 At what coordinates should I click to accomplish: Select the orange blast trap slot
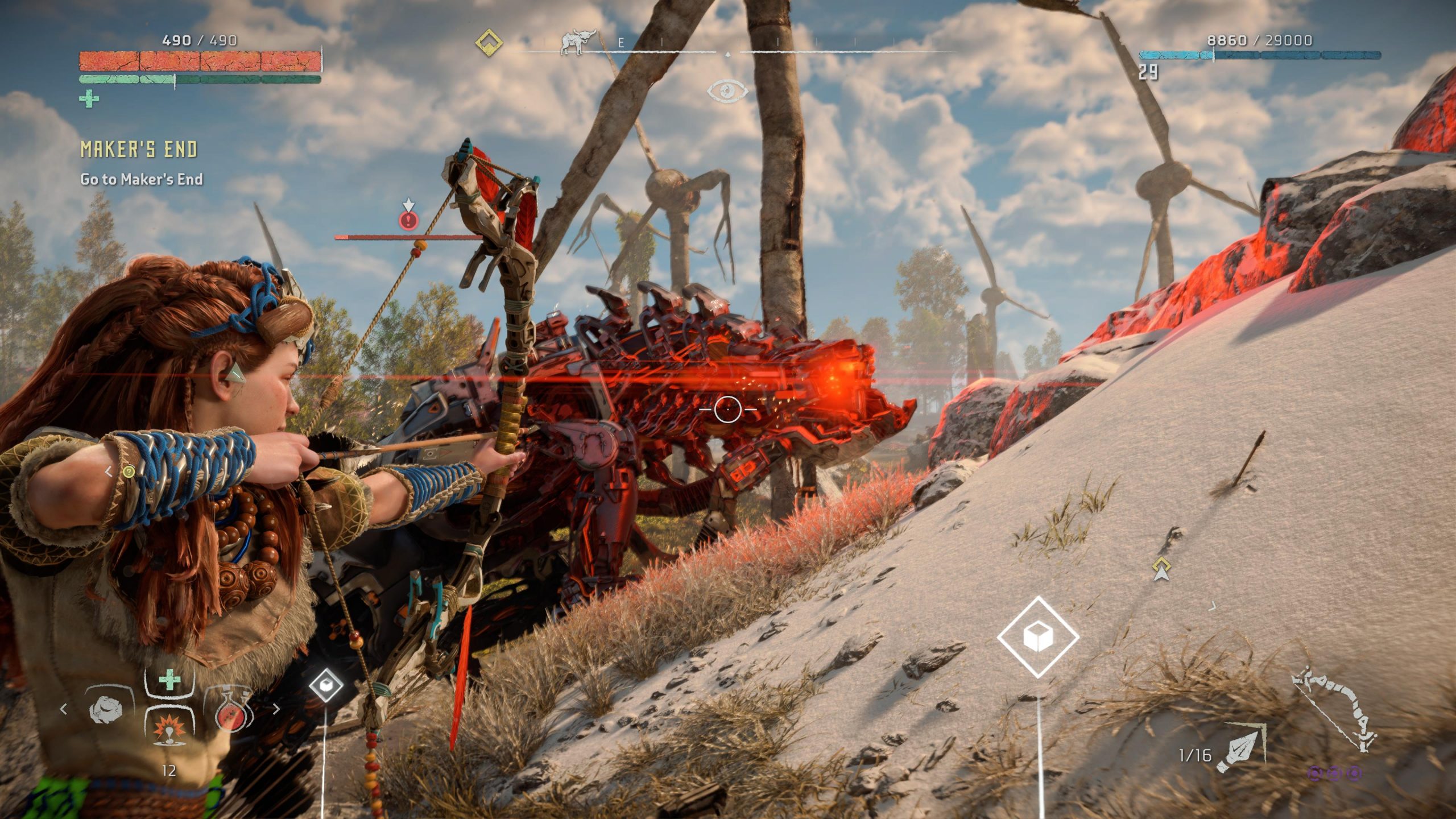169,727
